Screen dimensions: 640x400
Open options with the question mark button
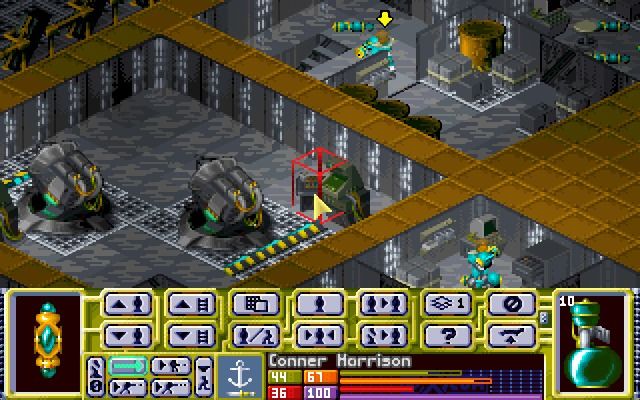point(447,335)
